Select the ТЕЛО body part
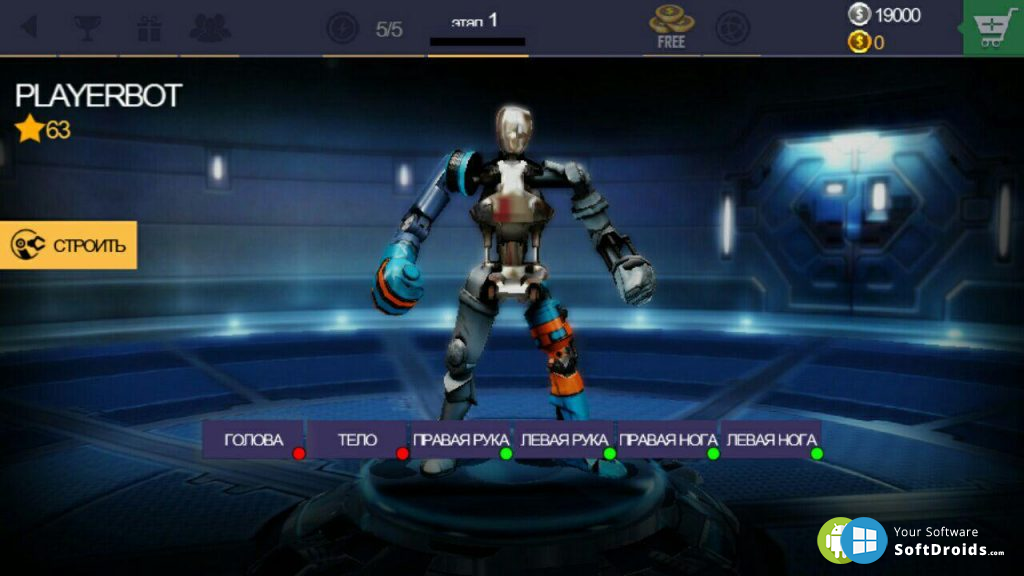The image size is (1024, 576). pyautogui.click(x=357, y=440)
